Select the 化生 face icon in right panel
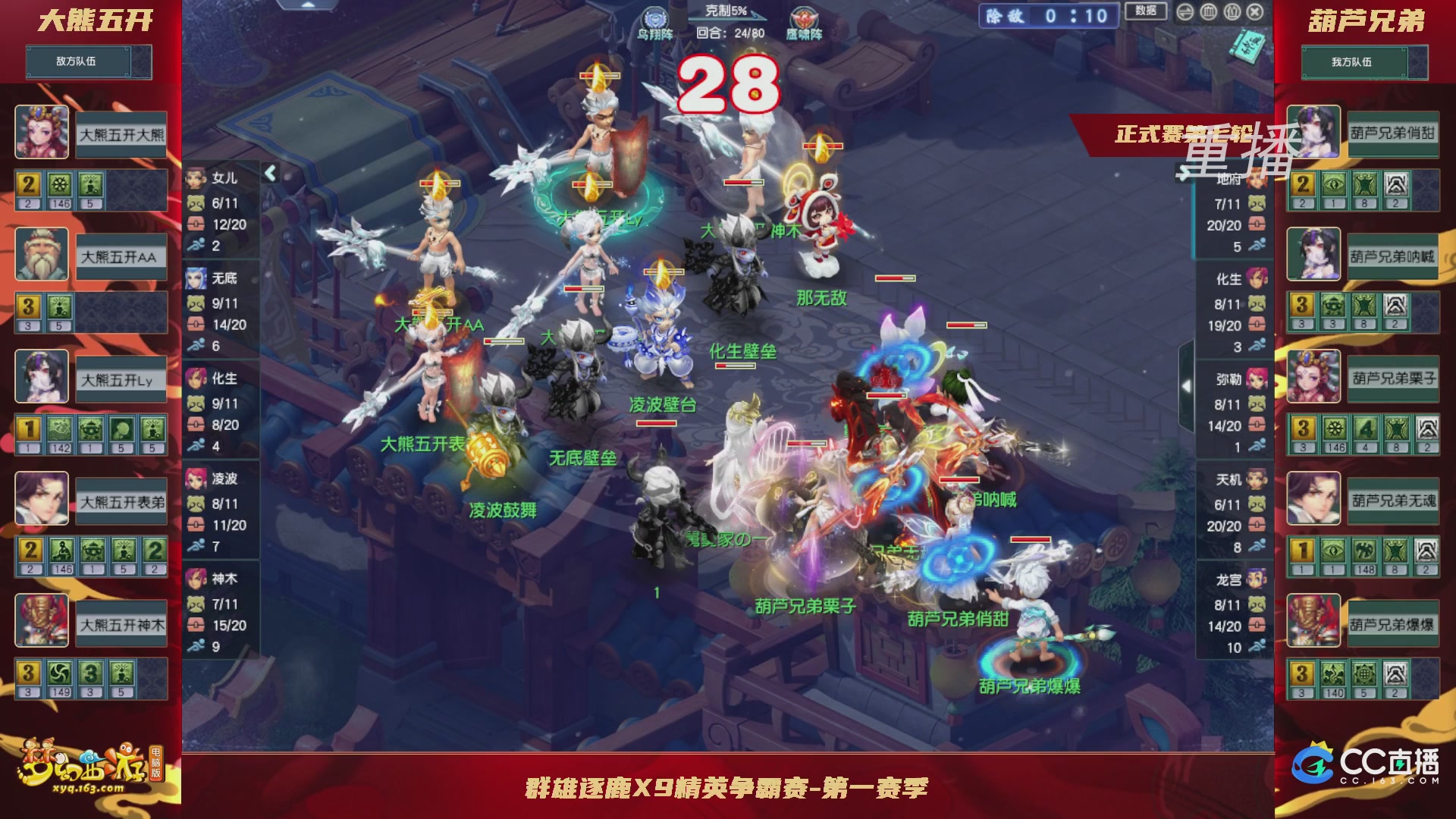The image size is (1456, 819). pos(1258,279)
